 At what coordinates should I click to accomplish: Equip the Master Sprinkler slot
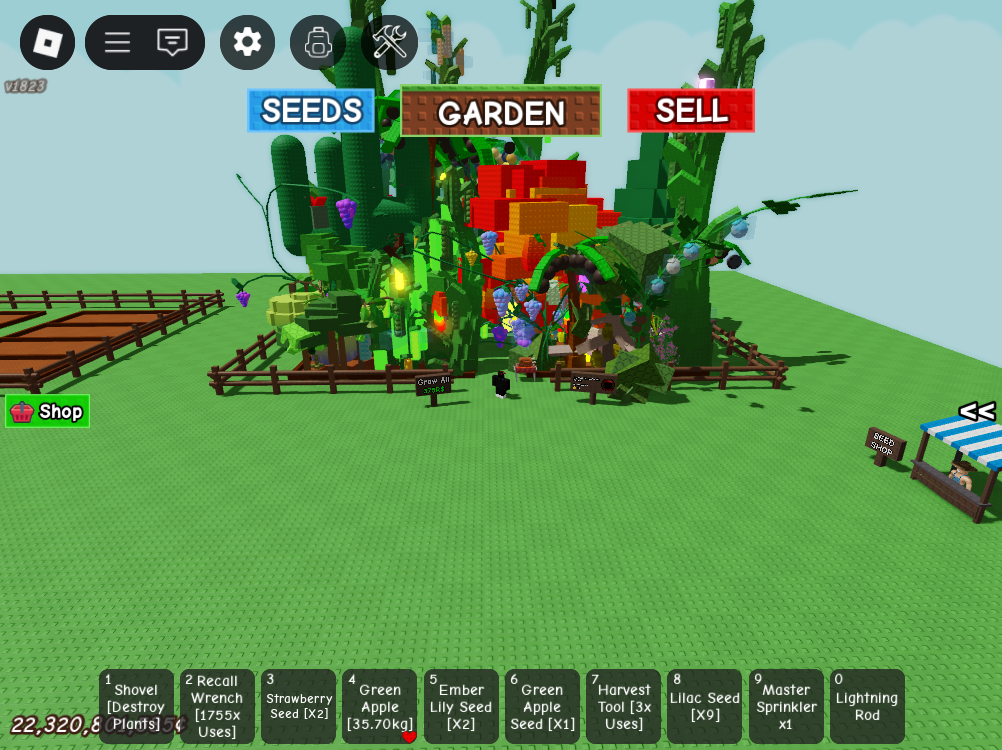(786, 706)
